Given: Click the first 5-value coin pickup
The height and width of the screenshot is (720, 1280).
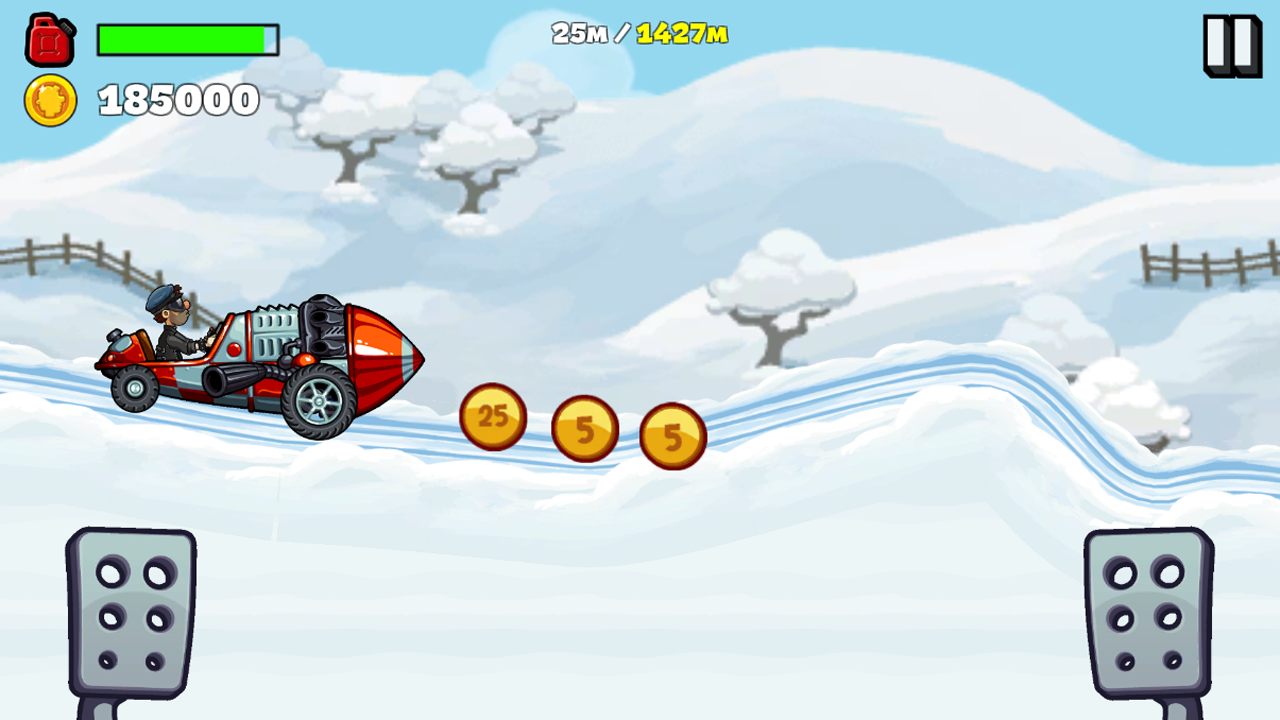Looking at the screenshot, I should tap(585, 428).
